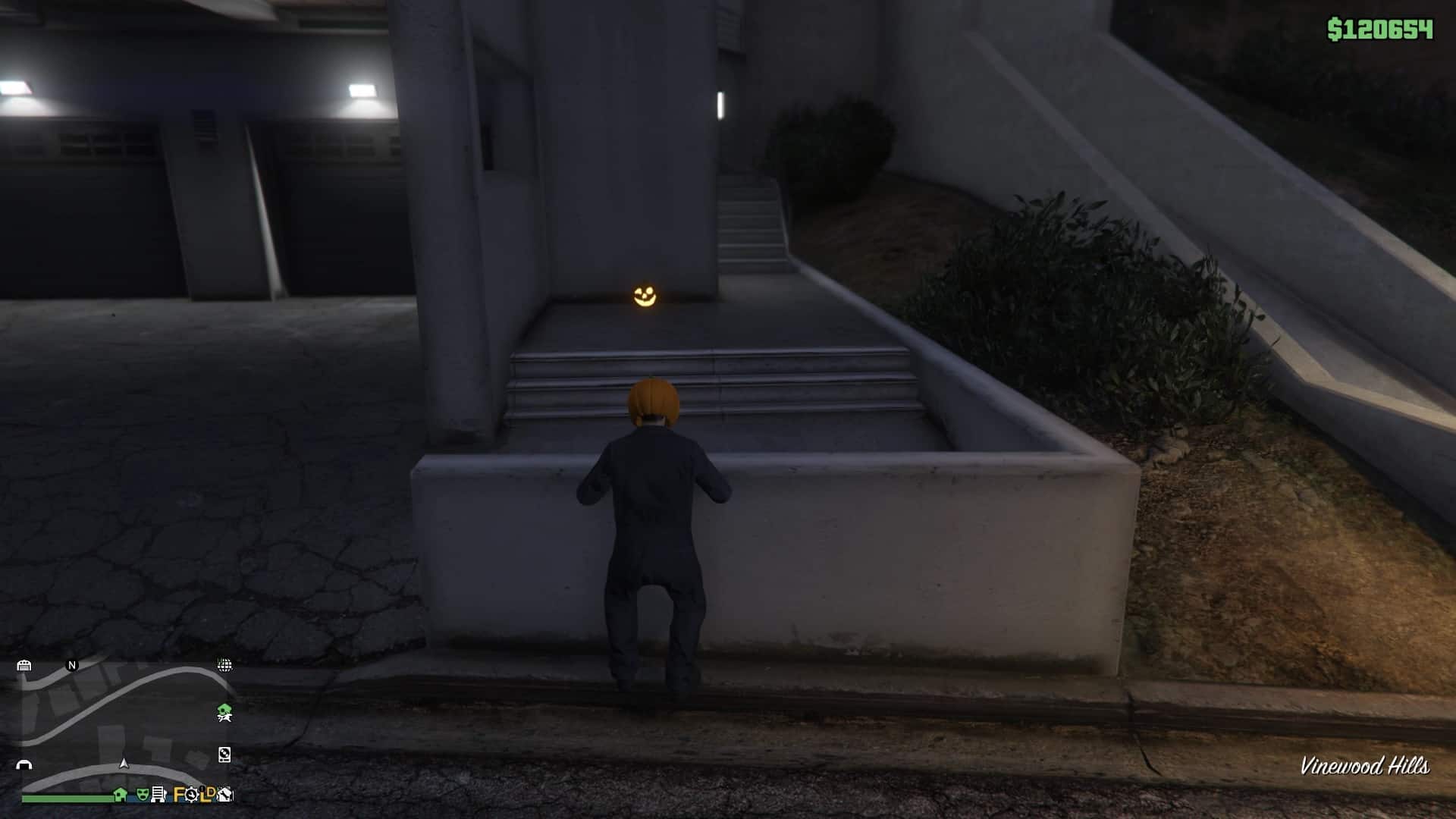Image resolution: width=1456 pixels, height=819 pixels.
Task: Click the notification badge above the gear icon
Action: [202, 789]
